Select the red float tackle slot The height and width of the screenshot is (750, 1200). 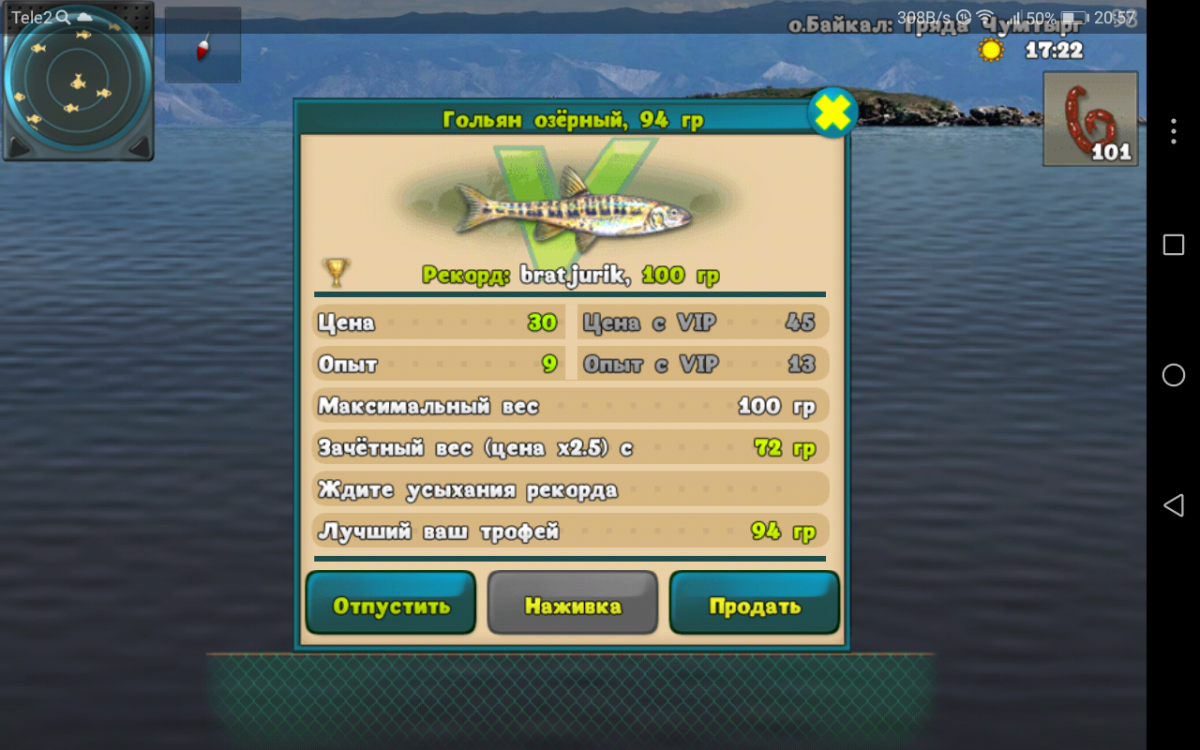[203, 46]
